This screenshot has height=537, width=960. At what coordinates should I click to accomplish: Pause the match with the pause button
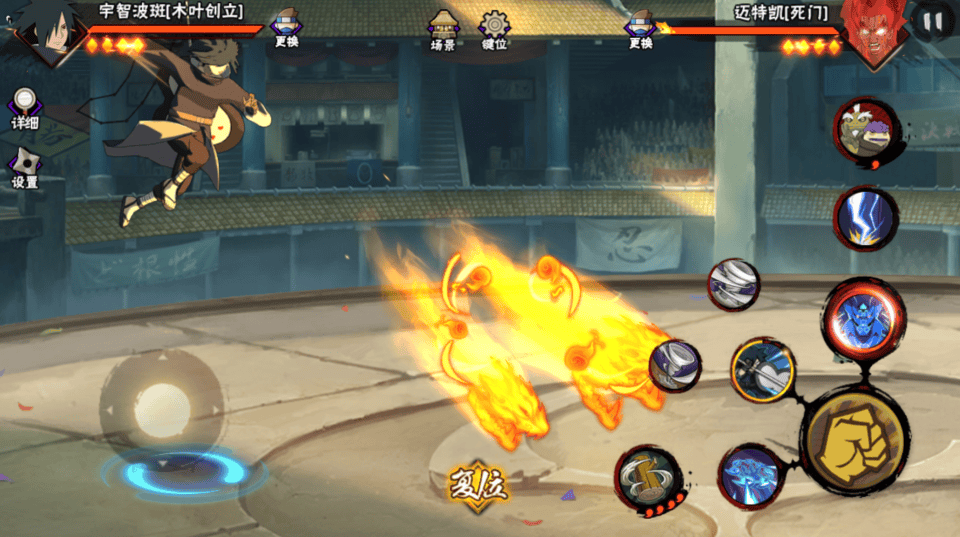(933, 21)
